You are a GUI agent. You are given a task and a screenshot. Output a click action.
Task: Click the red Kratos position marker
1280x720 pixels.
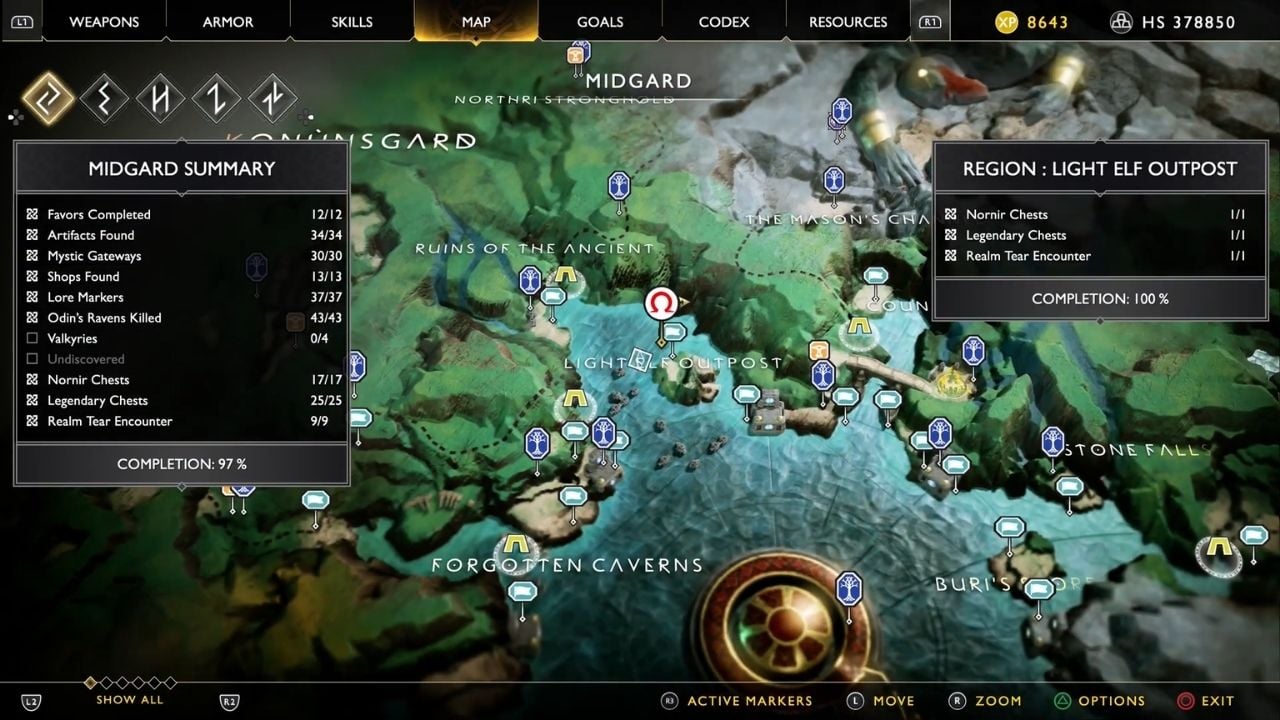pos(660,303)
